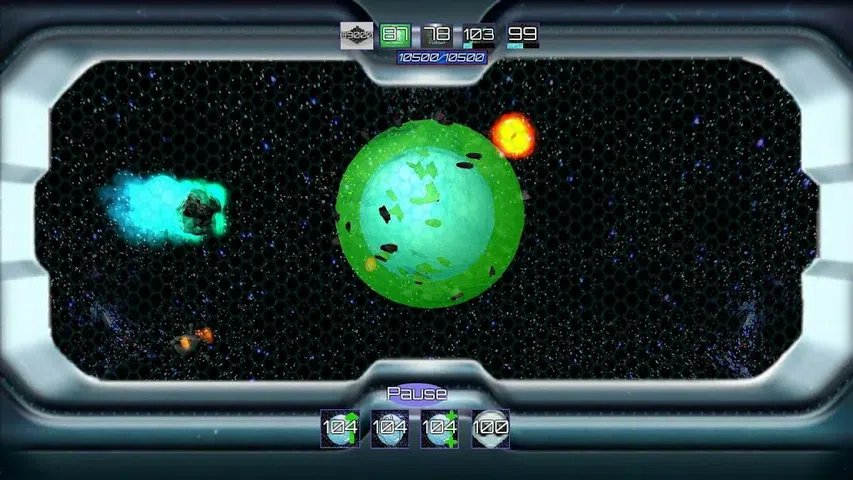Pause the game with the Pause button

coord(416,393)
